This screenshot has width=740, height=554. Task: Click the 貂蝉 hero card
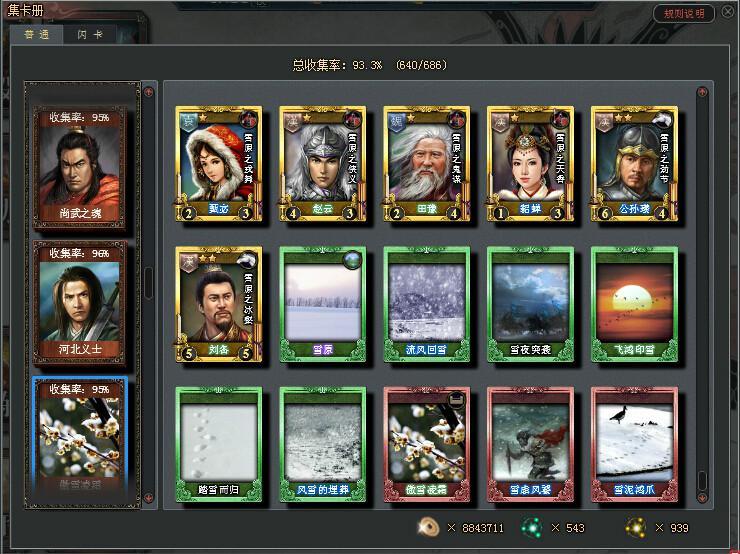click(x=530, y=163)
